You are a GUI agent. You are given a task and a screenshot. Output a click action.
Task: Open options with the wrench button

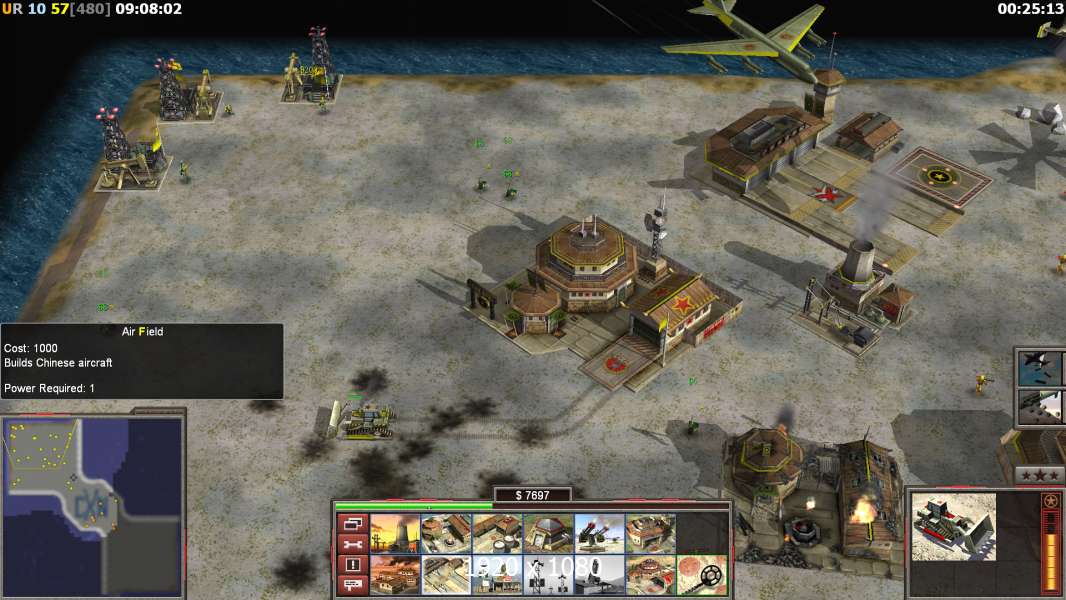tap(352, 544)
